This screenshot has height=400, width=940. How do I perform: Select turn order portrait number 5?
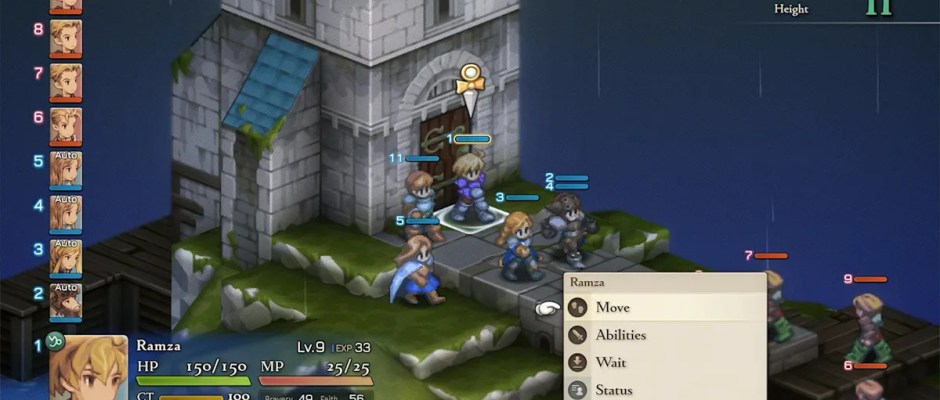tap(66, 168)
